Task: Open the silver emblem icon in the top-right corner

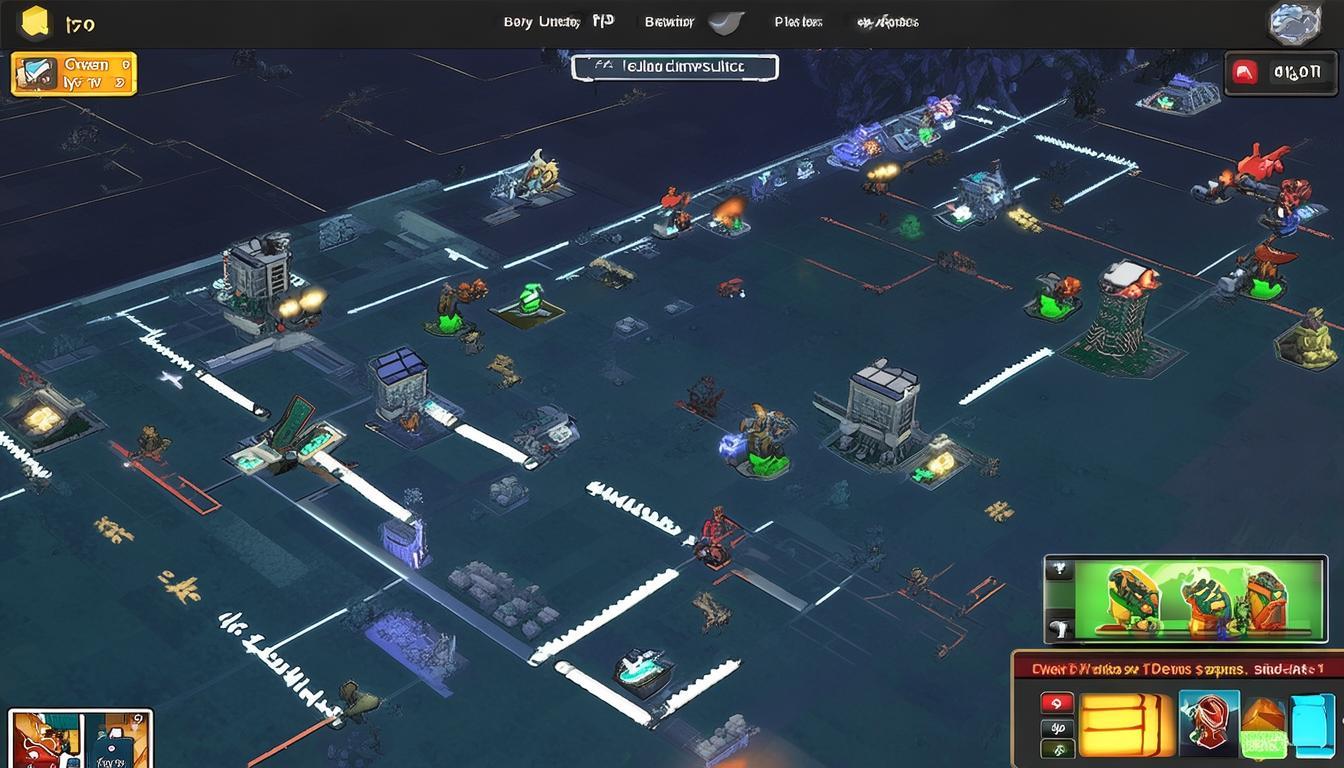Action: [x=1295, y=23]
